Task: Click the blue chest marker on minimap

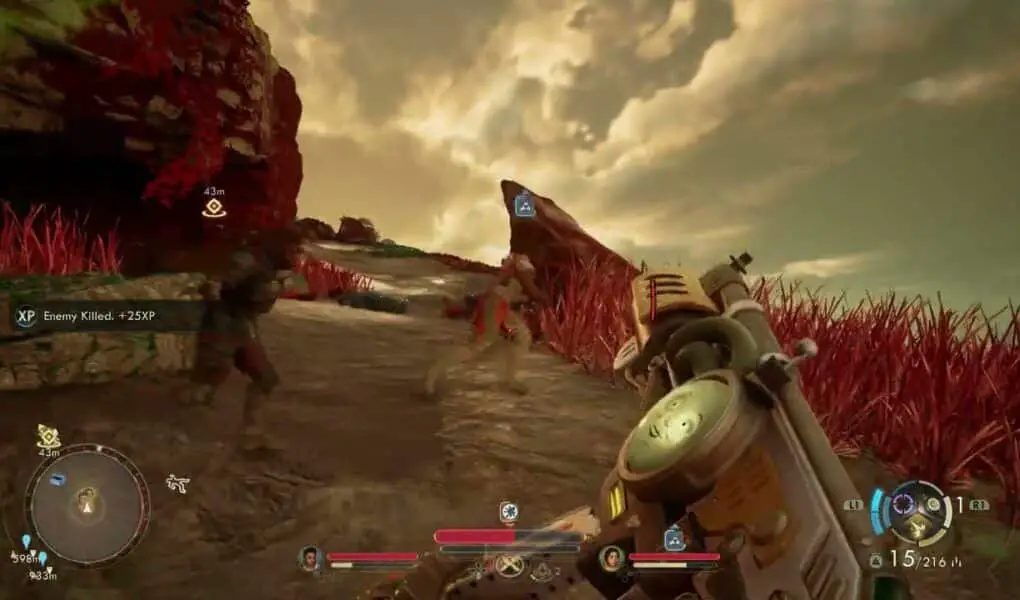Action: click(59, 479)
